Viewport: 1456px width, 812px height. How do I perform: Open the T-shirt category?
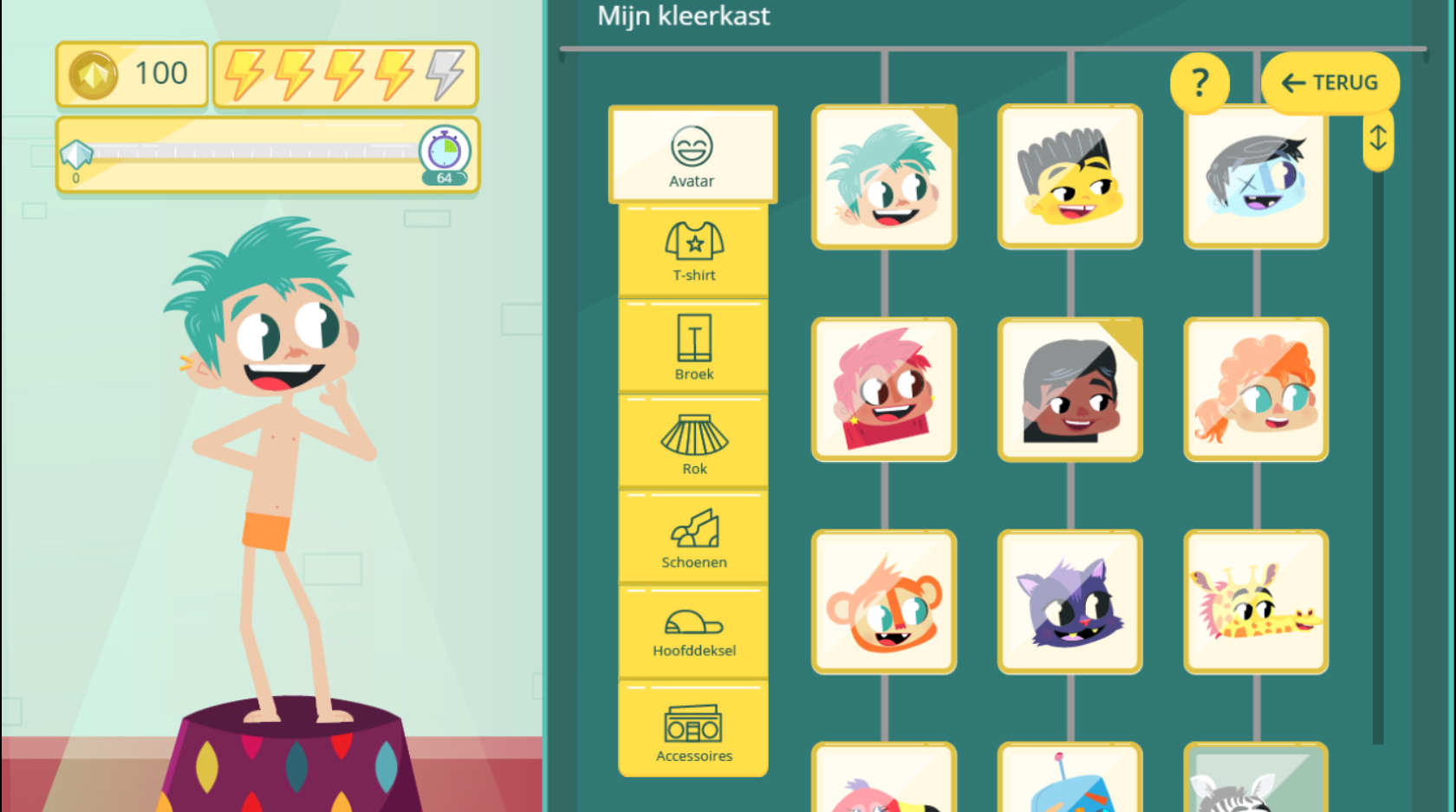(x=693, y=251)
